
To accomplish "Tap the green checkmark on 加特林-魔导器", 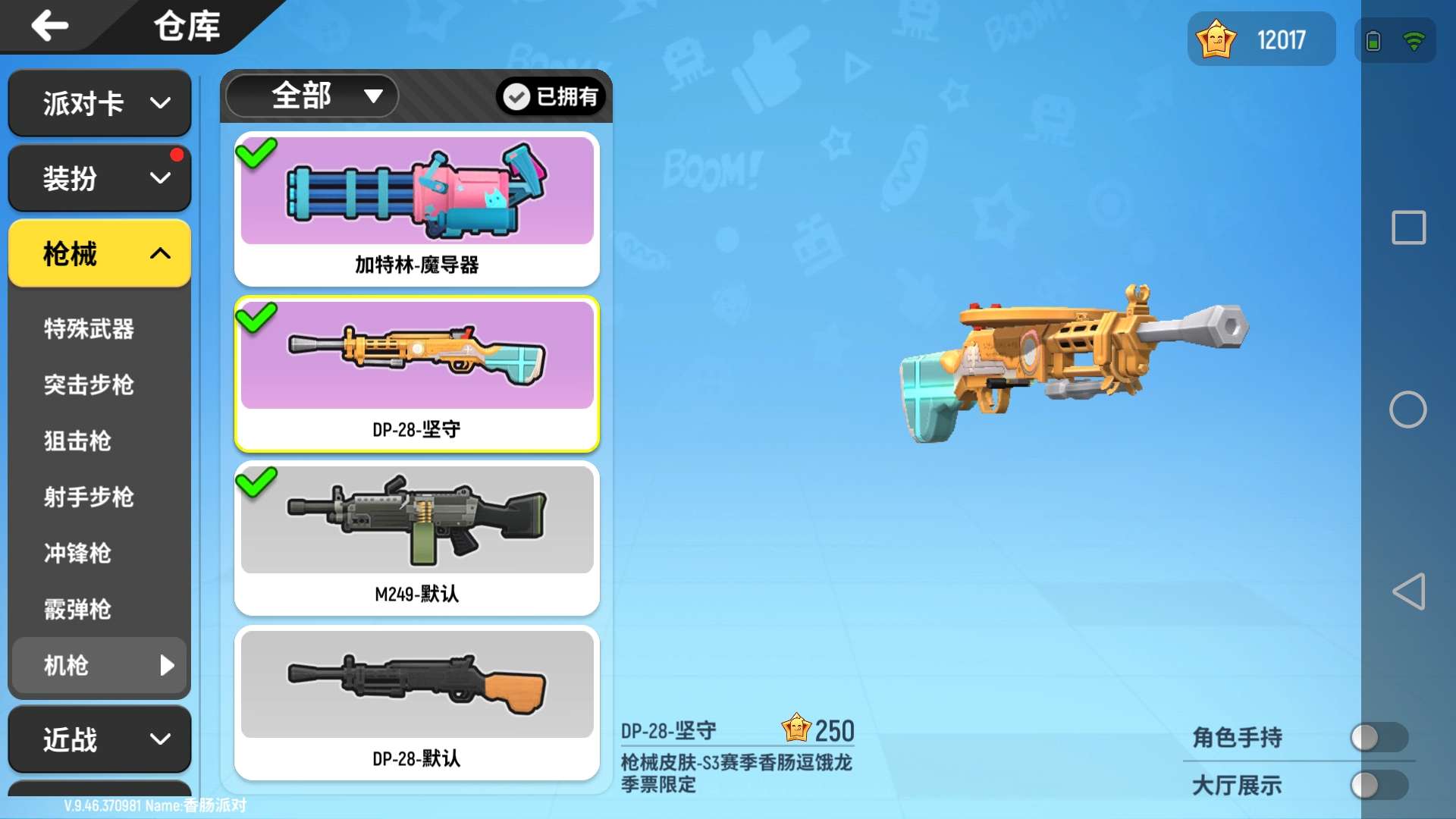I will click(x=256, y=153).
